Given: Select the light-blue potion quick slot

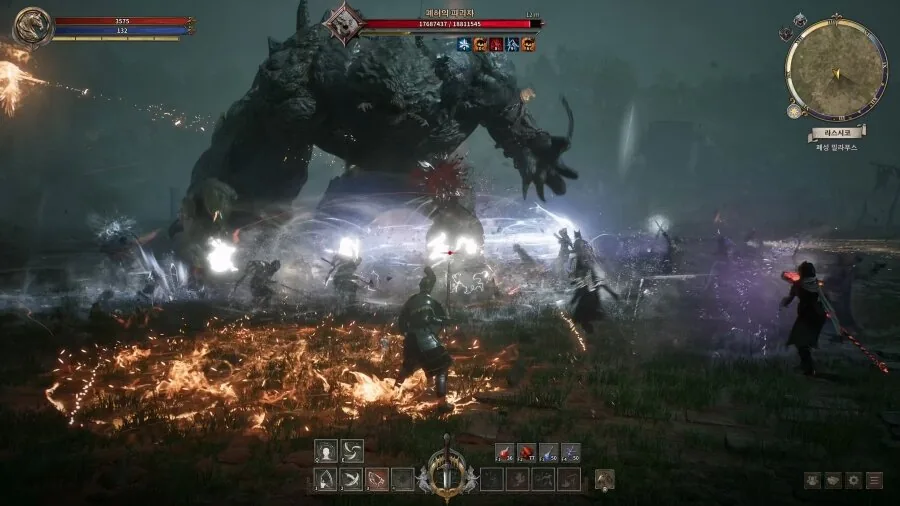Looking at the screenshot, I should coord(548,452).
